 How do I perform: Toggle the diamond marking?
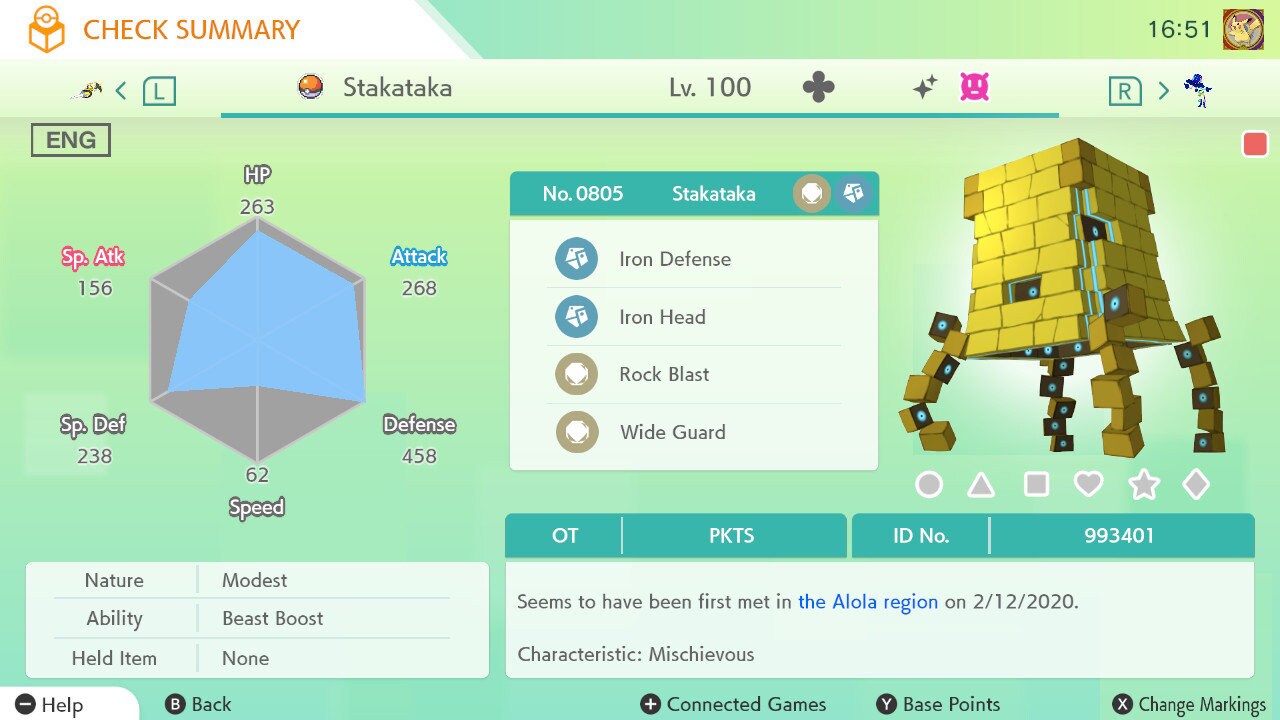pos(1196,485)
